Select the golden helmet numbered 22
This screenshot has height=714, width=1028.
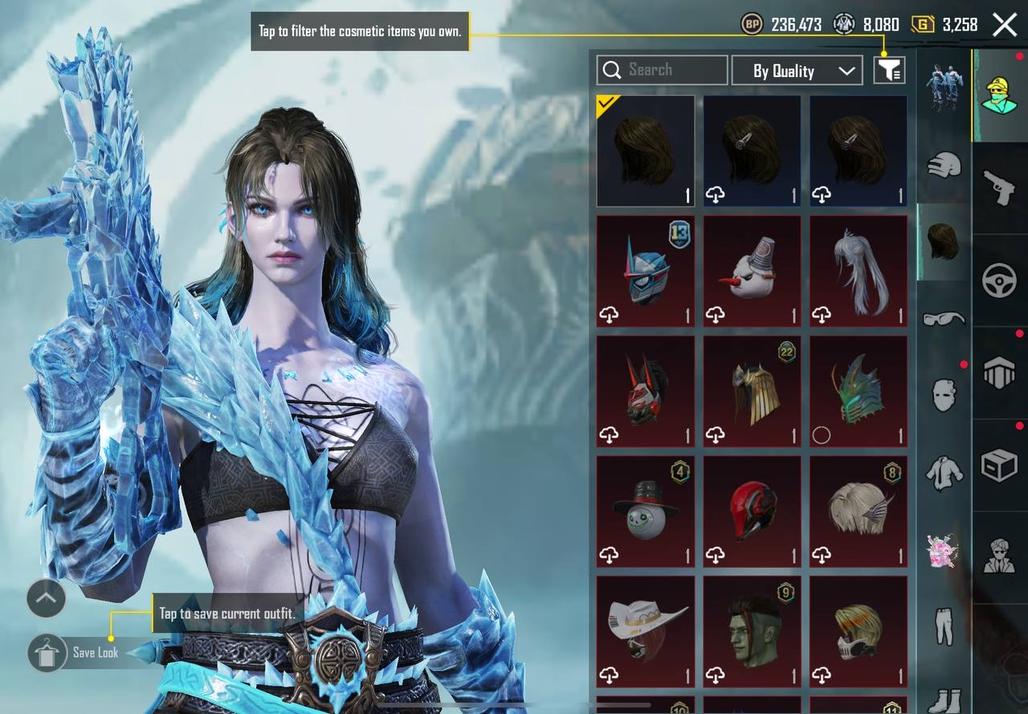coord(752,390)
